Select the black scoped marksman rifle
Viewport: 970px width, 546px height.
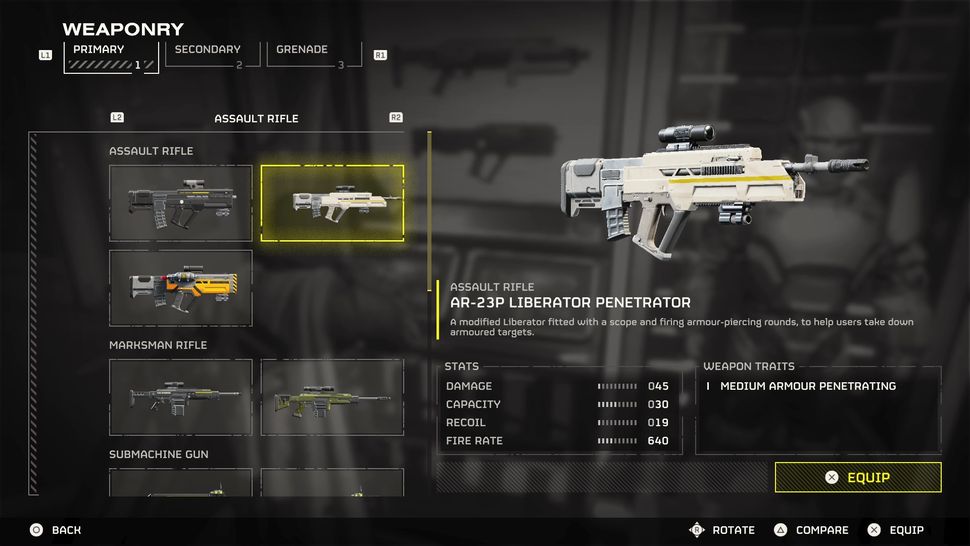click(181, 397)
